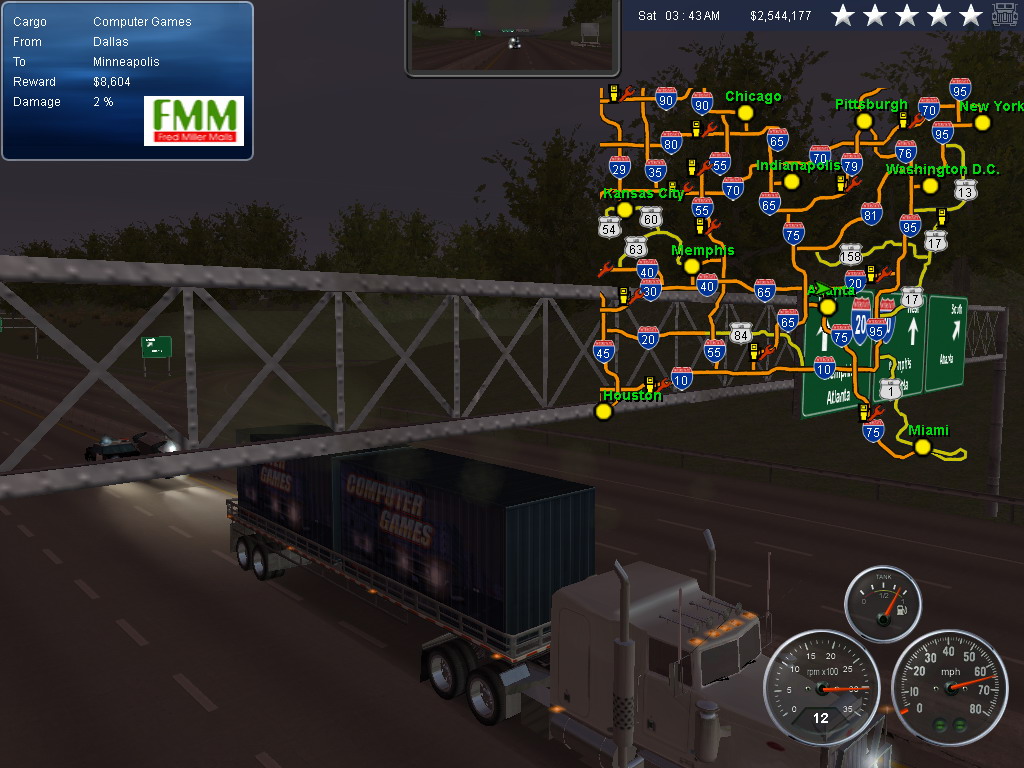Select the Kansas City map dot
1024x768 pixels.
(625, 210)
